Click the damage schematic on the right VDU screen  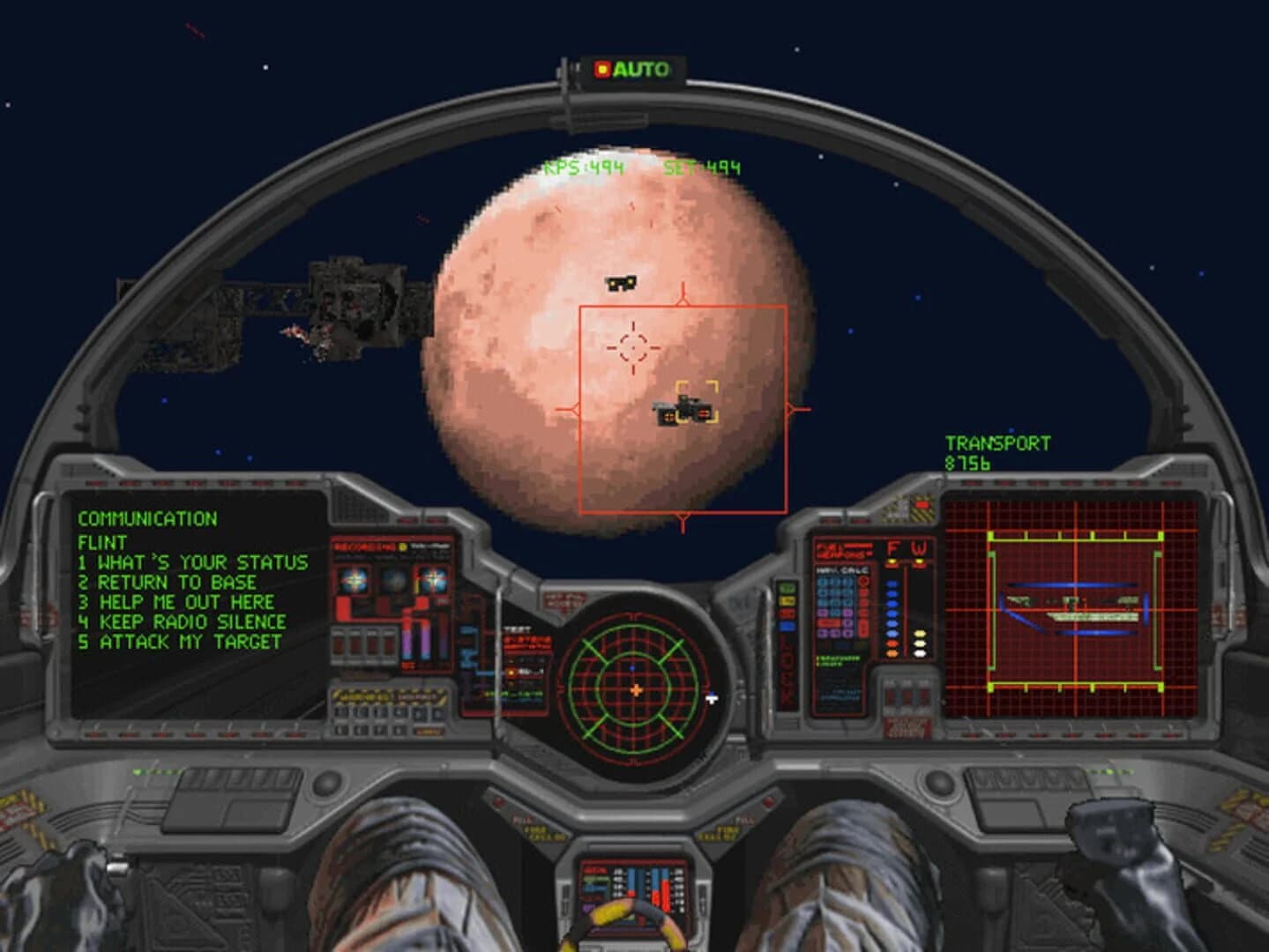pos(1072,608)
